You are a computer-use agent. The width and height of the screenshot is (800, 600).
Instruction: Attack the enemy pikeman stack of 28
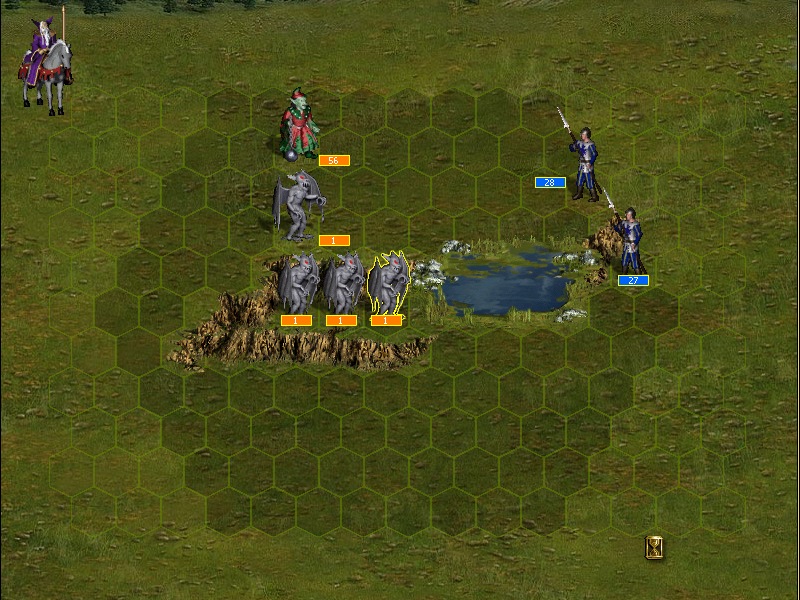[582, 160]
